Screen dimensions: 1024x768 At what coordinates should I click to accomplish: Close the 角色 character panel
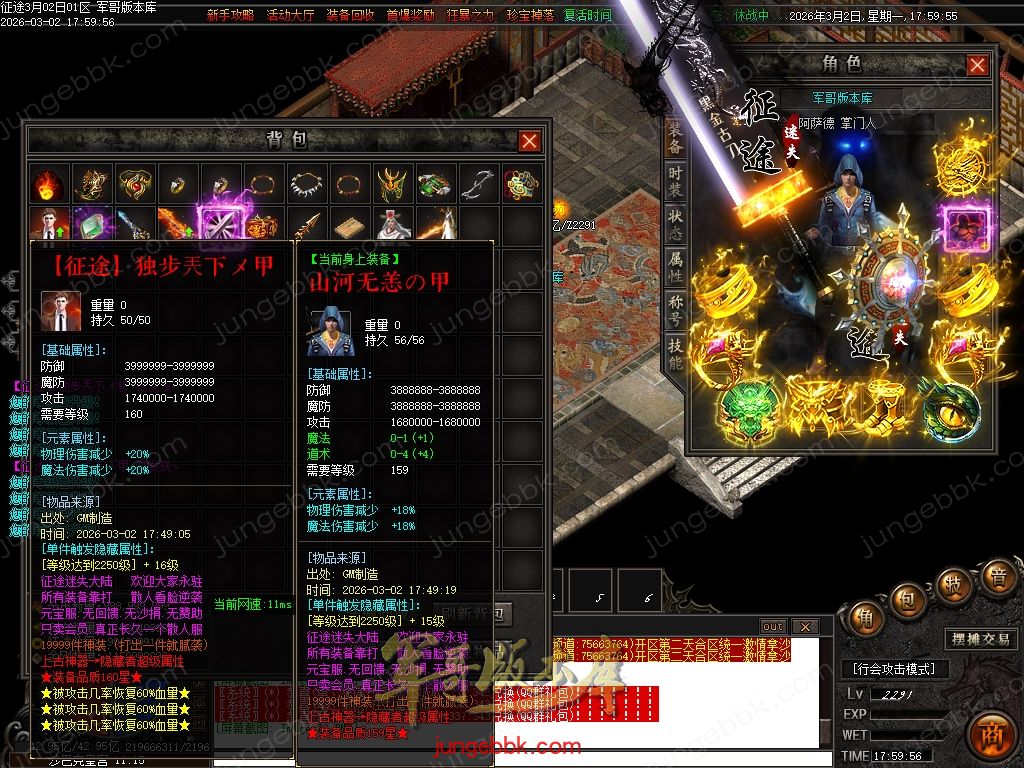(977, 65)
